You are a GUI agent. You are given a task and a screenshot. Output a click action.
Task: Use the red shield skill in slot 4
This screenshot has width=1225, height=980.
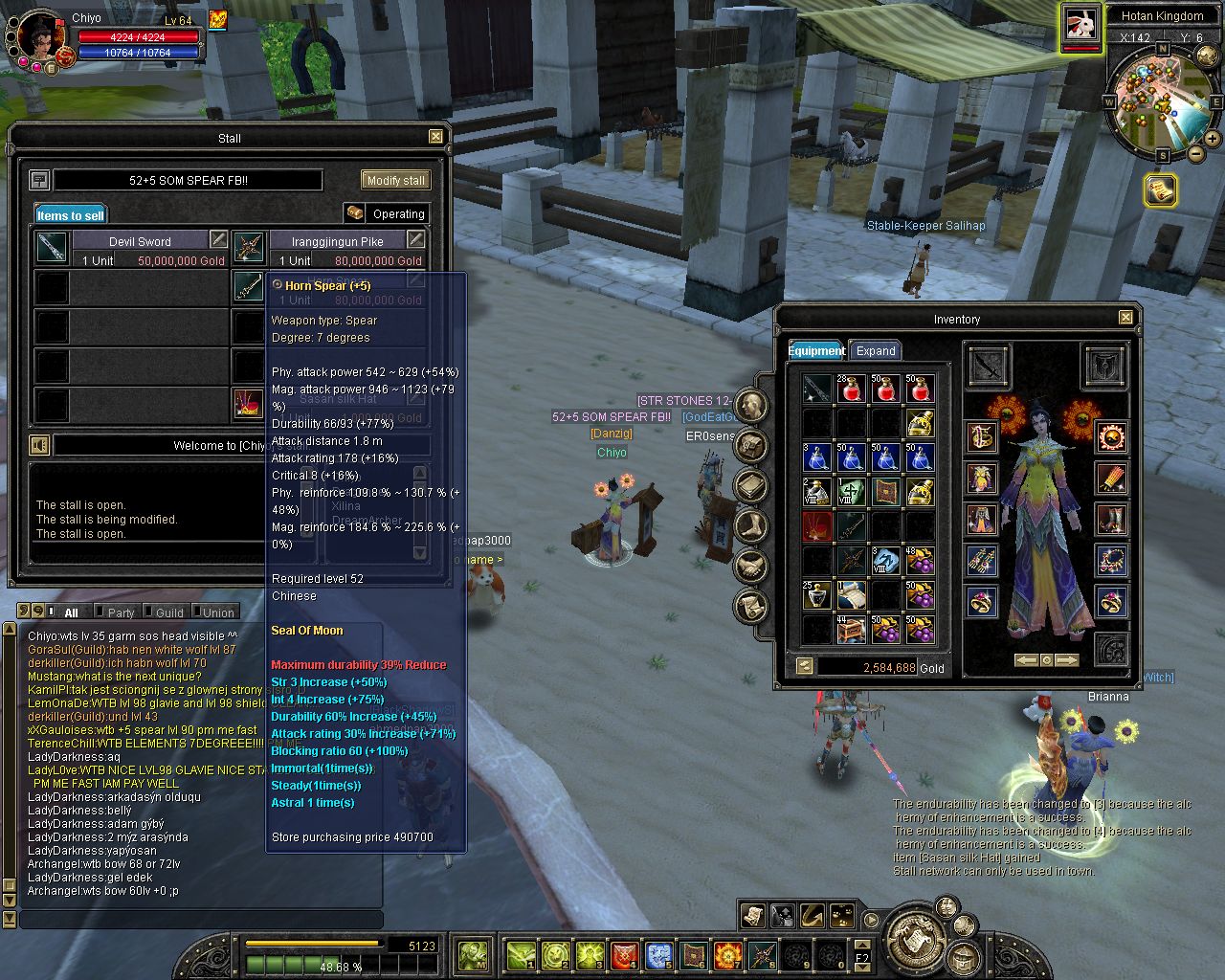point(625,954)
